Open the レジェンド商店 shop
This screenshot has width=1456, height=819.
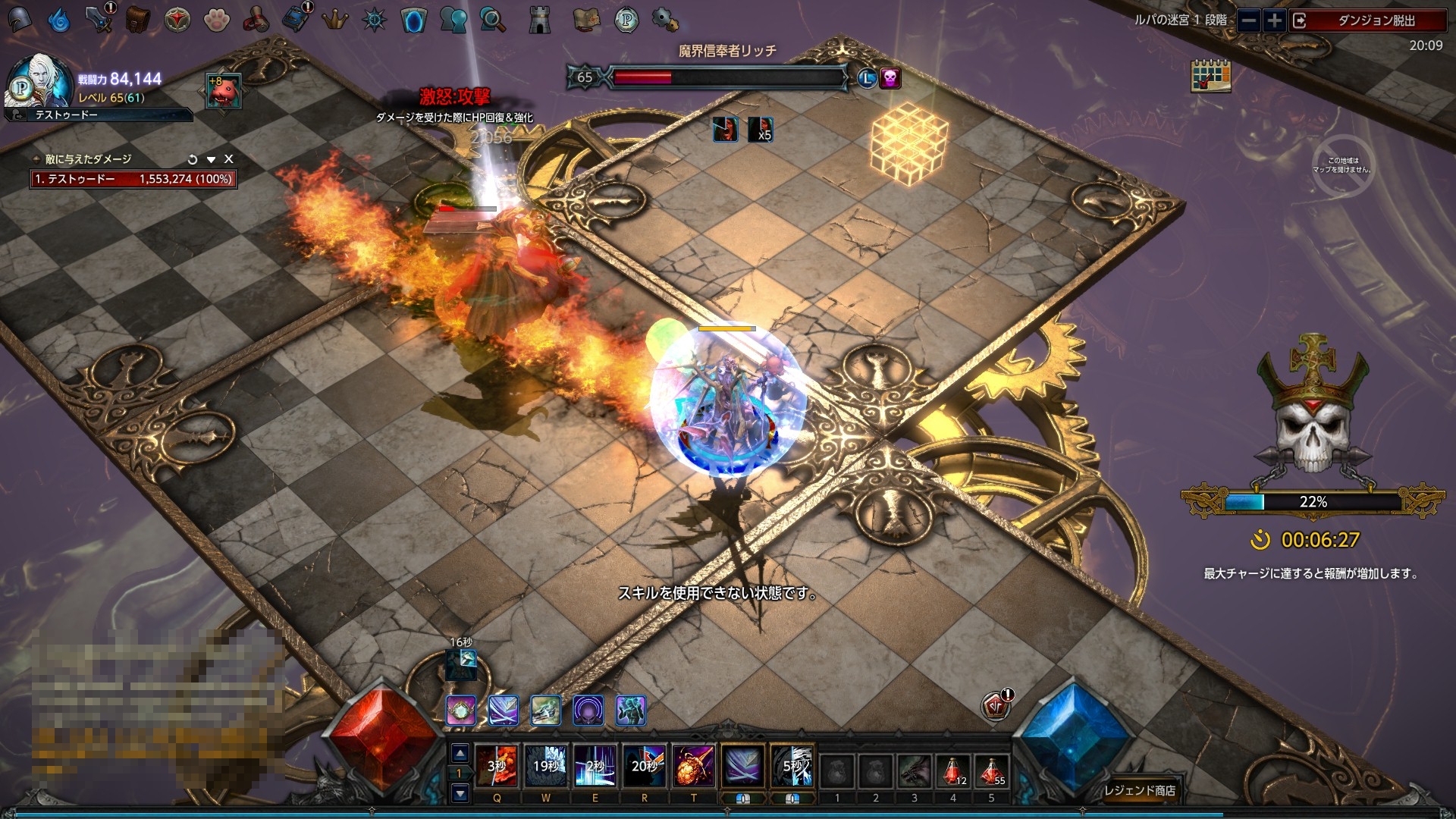(x=1139, y=790)
